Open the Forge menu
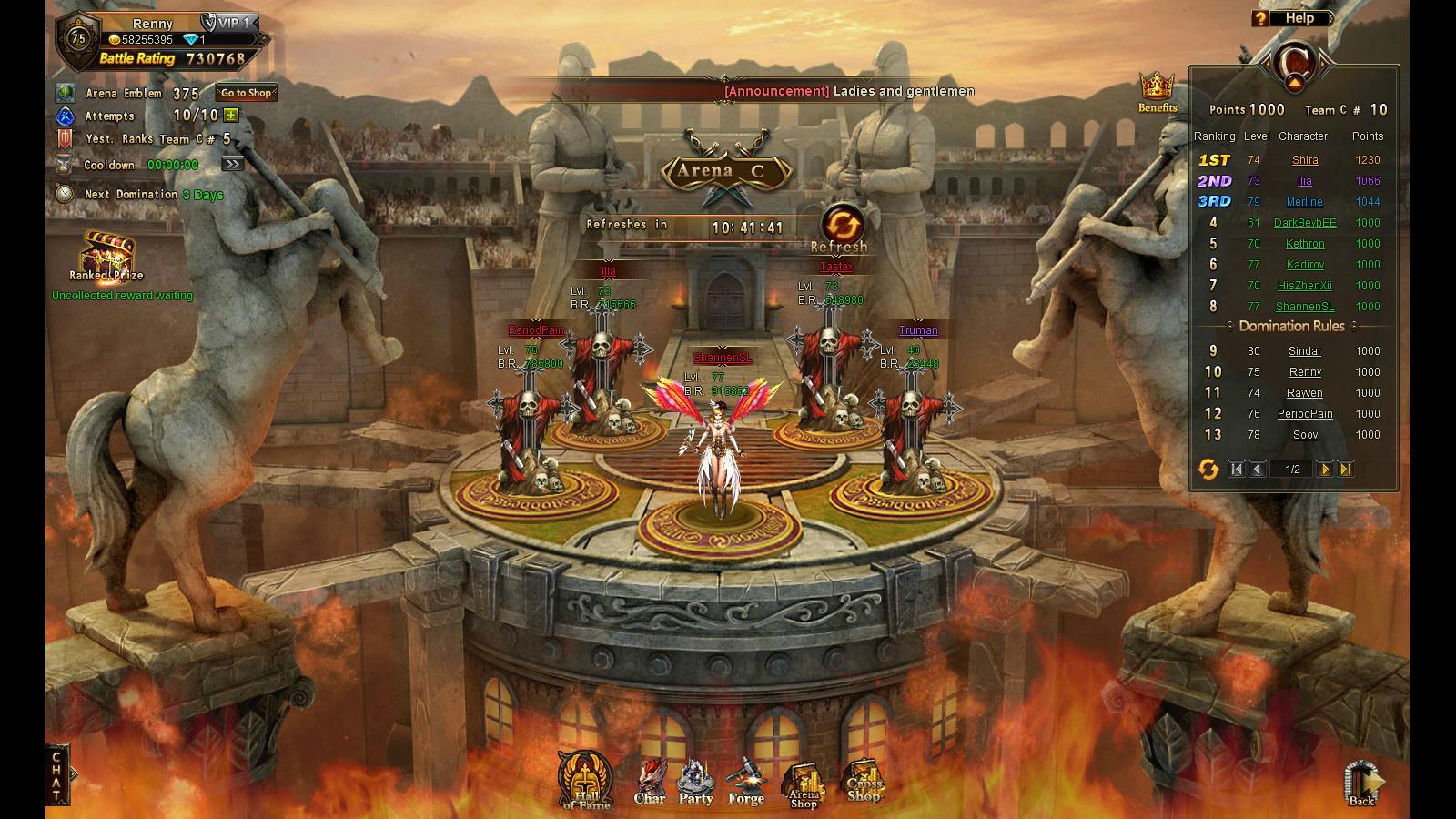 coord(746,784)
